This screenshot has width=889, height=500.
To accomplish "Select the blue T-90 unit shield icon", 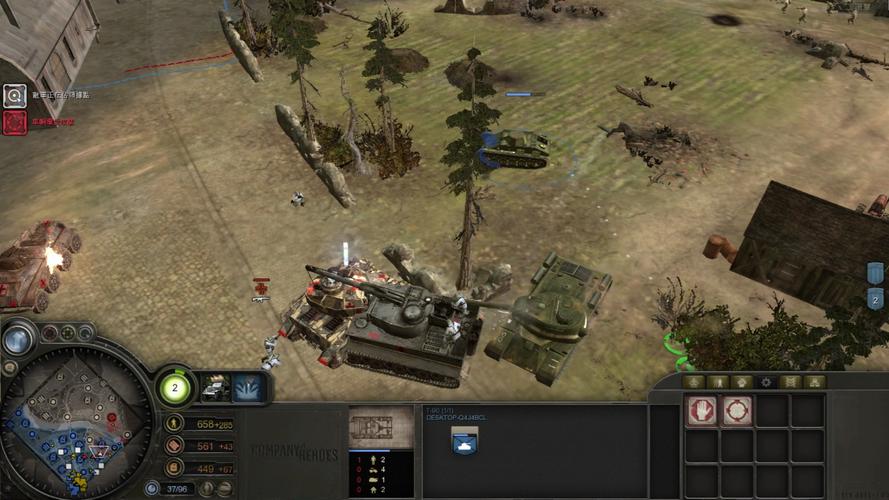I will pyautogui.click(x=464, y=441).
